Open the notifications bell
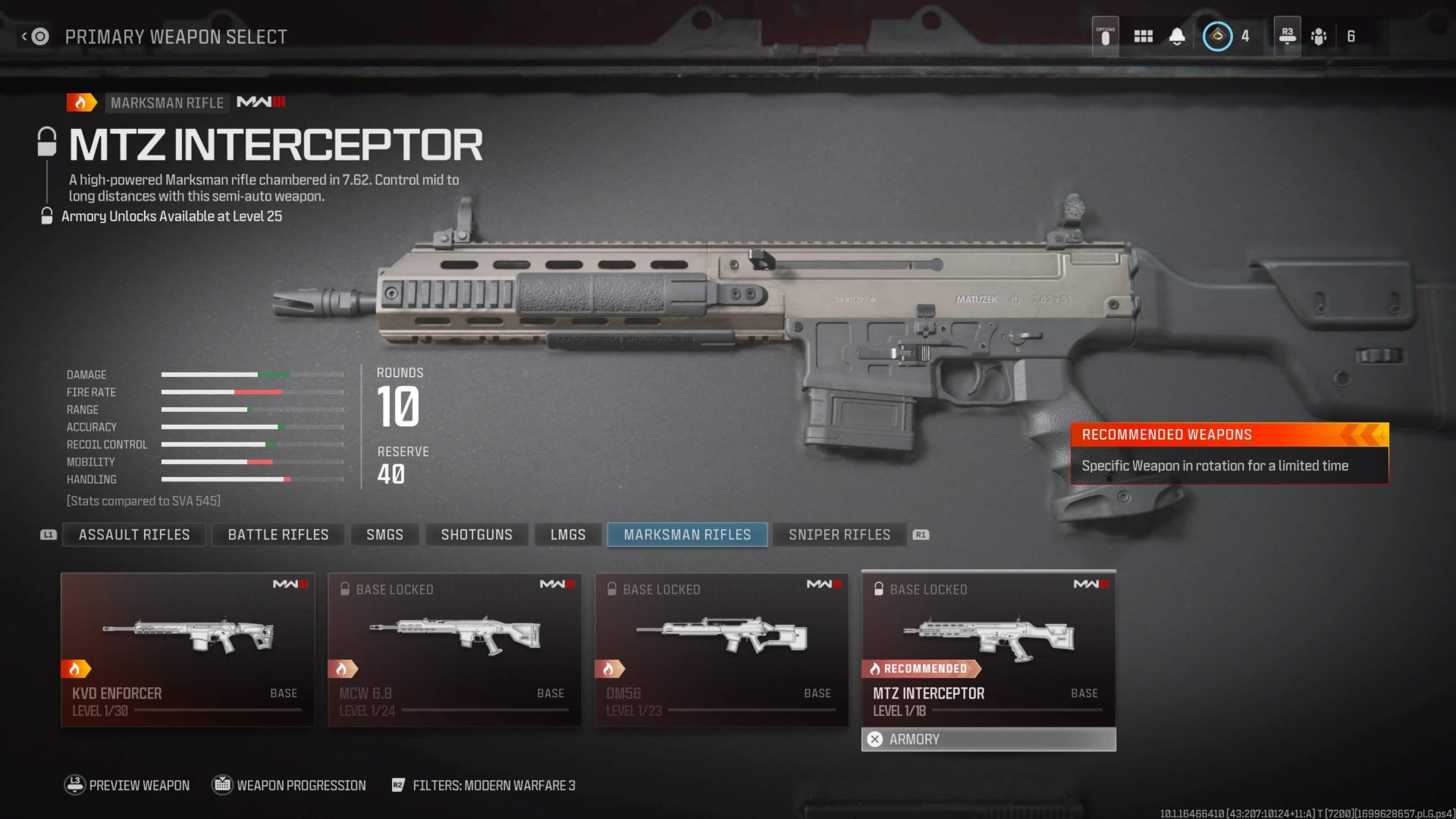Image resolution: width=1456 pixels, height=819 pixels. [1177, 36]
